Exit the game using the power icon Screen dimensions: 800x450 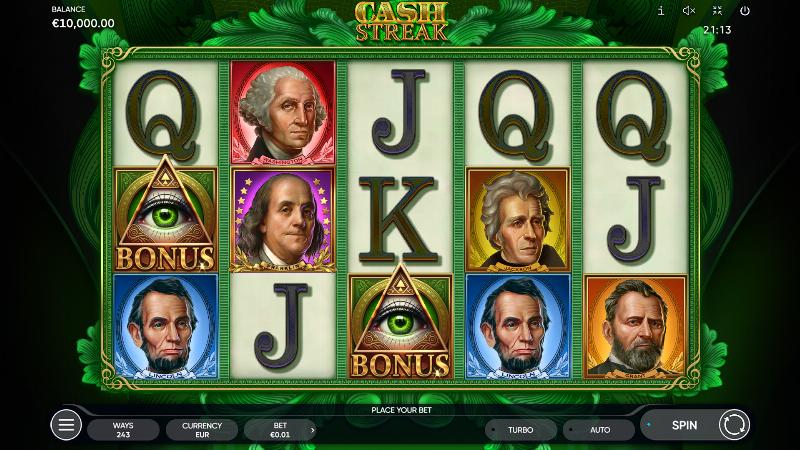click(x=745, y=11)
